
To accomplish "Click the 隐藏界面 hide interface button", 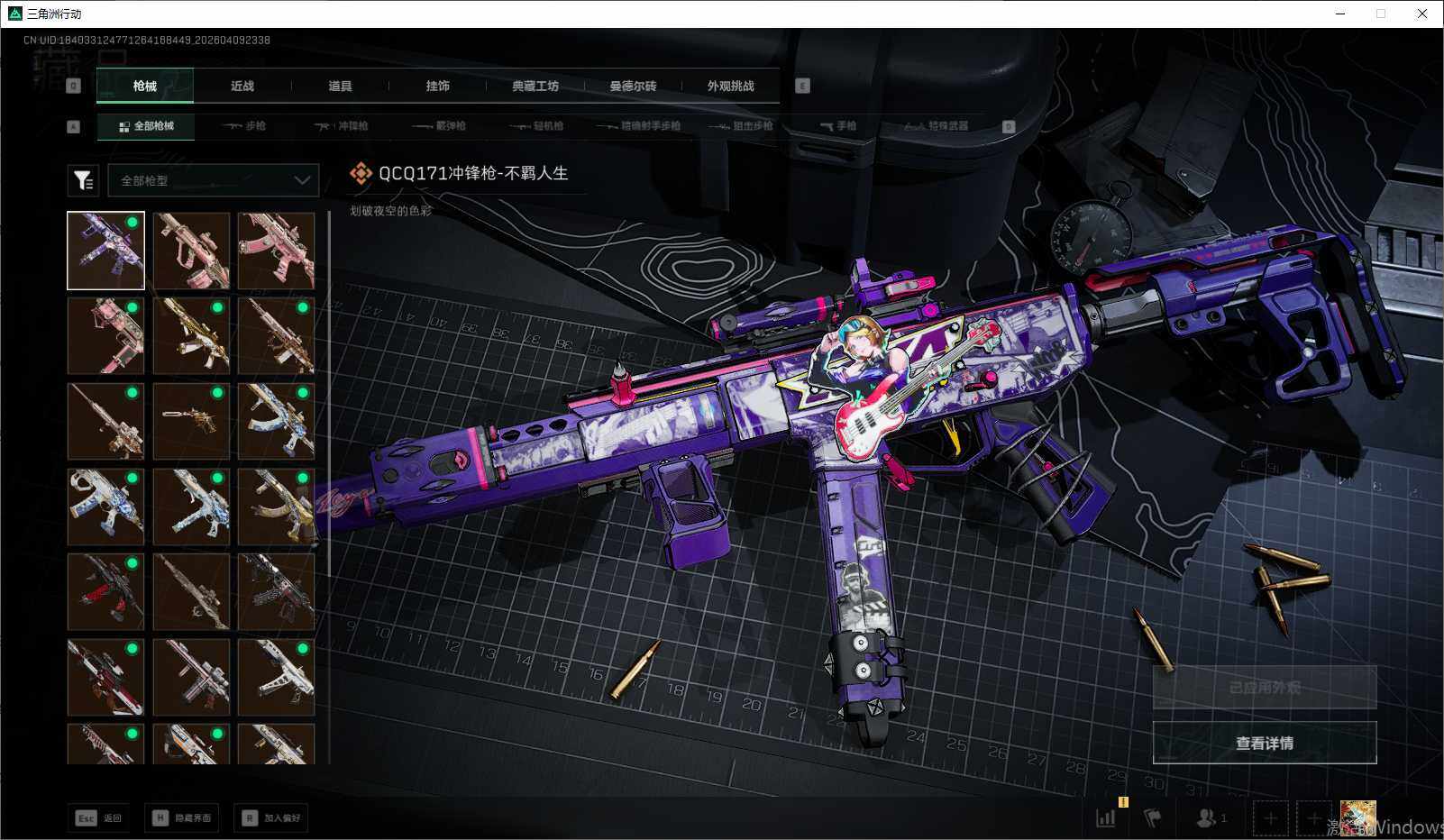I will coord(182,817).
